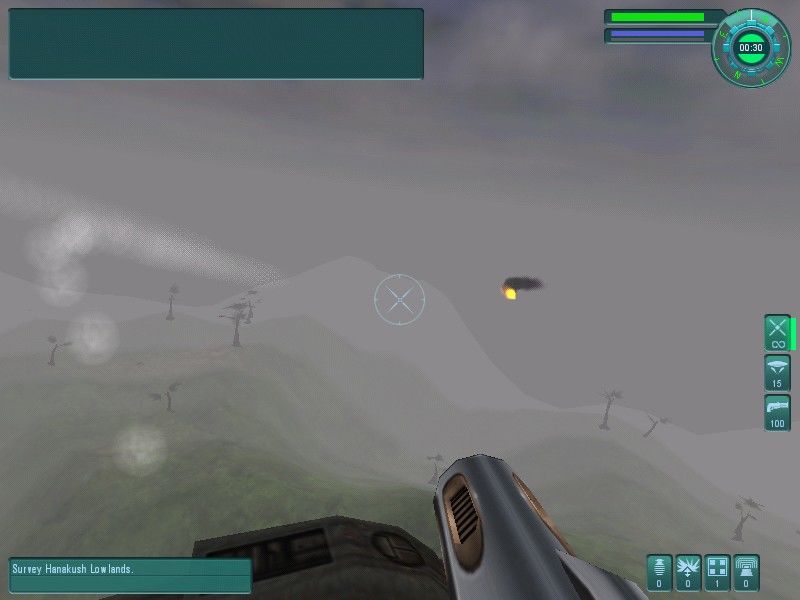The width and height of the screenshot is (800, 600).
Task: Click the Survey Hanakush Lowlands objective panel
Action: point(130,575)
